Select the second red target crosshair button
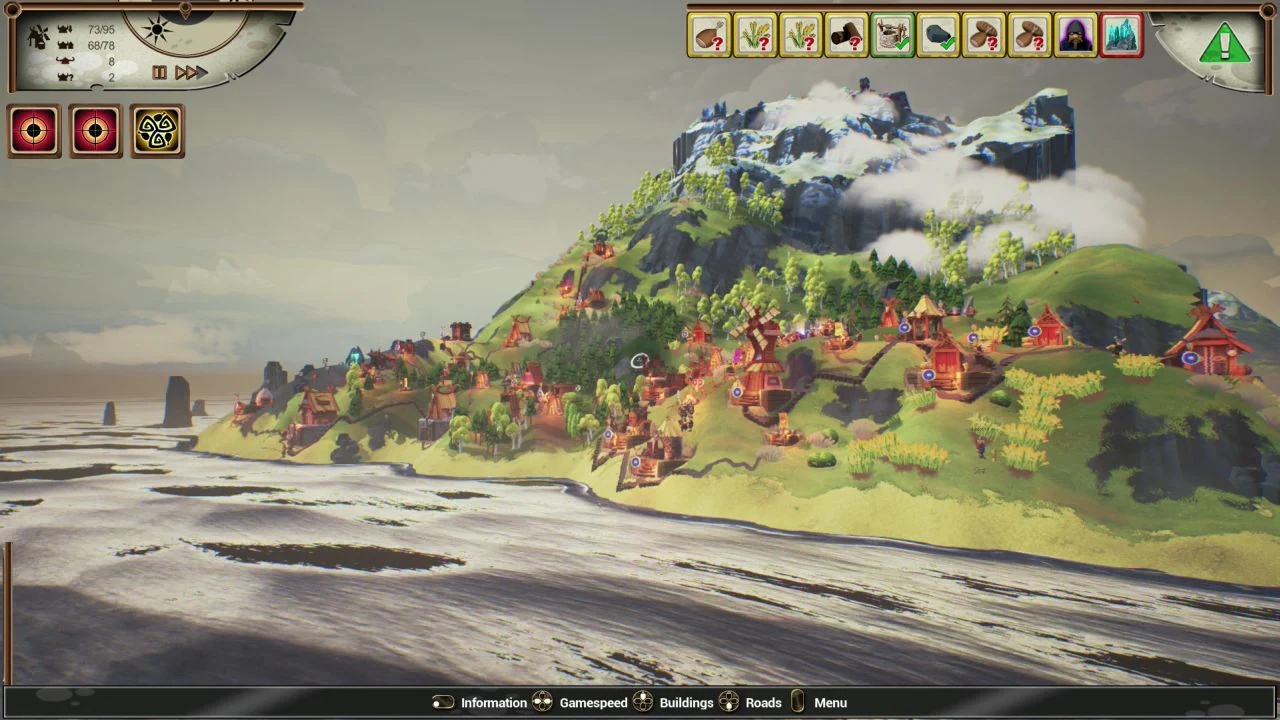 tap(95, 130)
